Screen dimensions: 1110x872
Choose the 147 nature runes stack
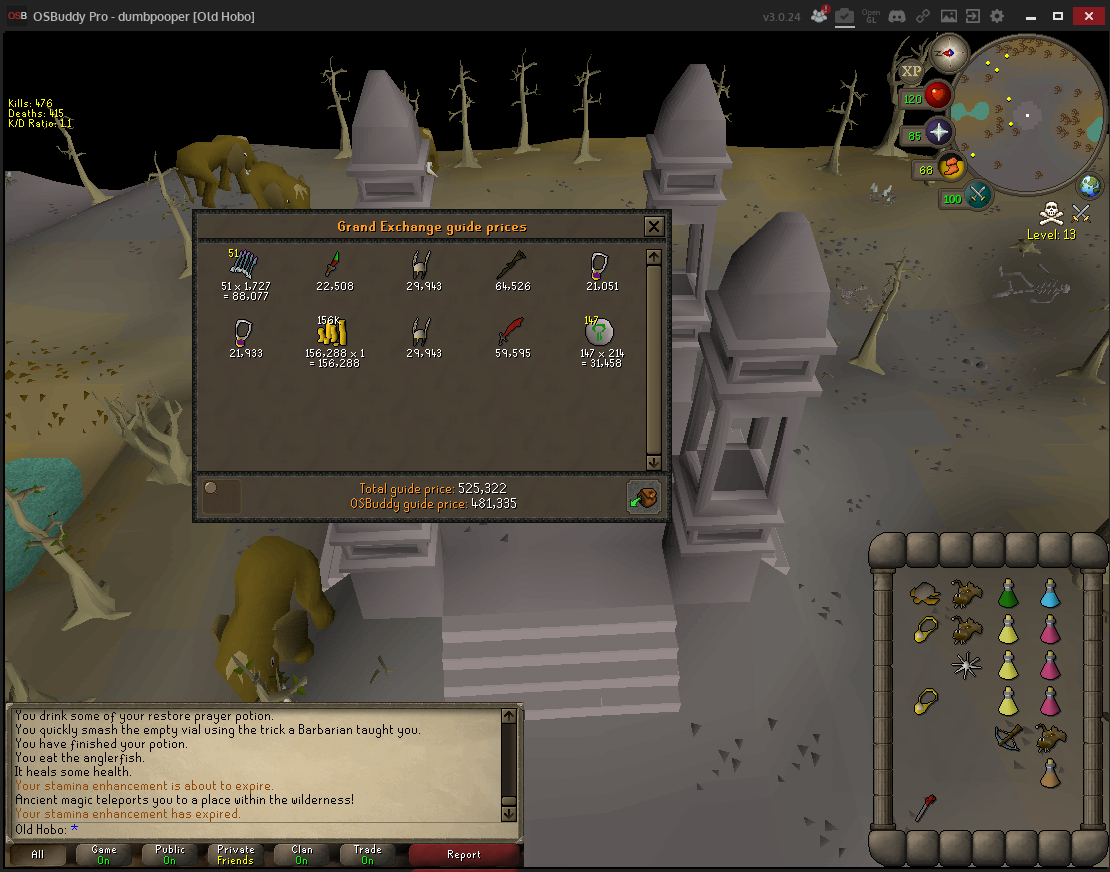[598, 332]
